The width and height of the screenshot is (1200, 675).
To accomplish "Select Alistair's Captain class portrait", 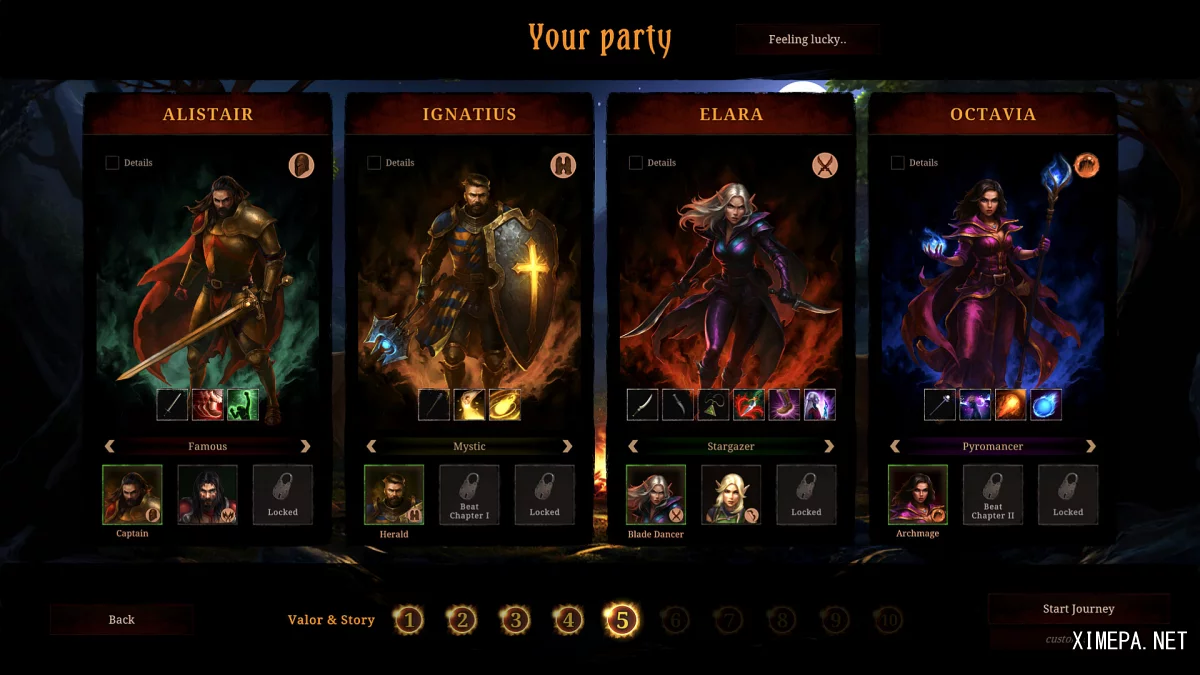I will tap(132, 495).
